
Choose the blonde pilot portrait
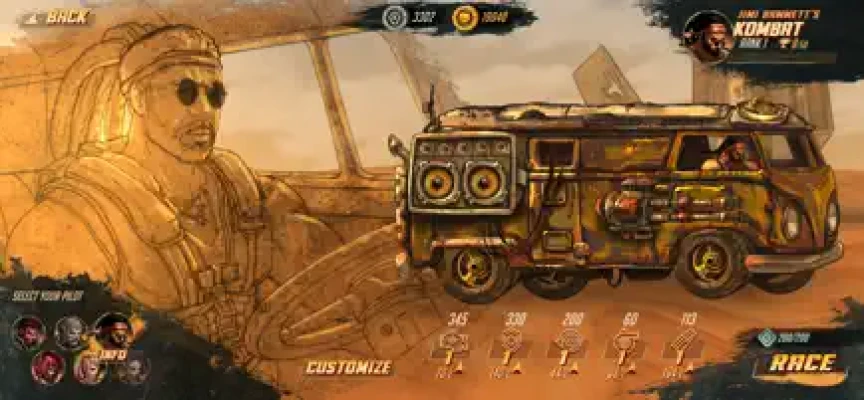point(88,368)
